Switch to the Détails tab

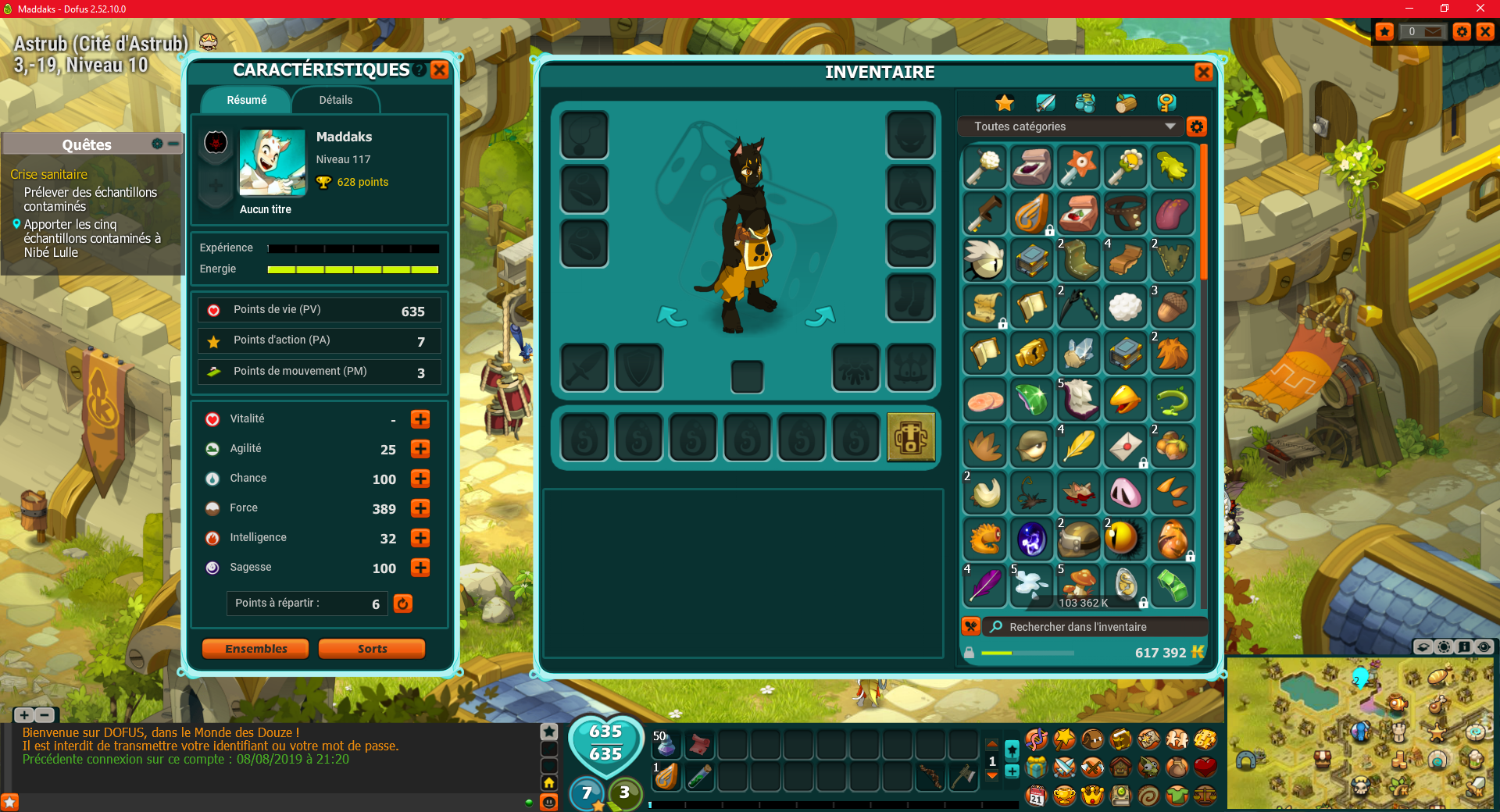pos(335,100)
